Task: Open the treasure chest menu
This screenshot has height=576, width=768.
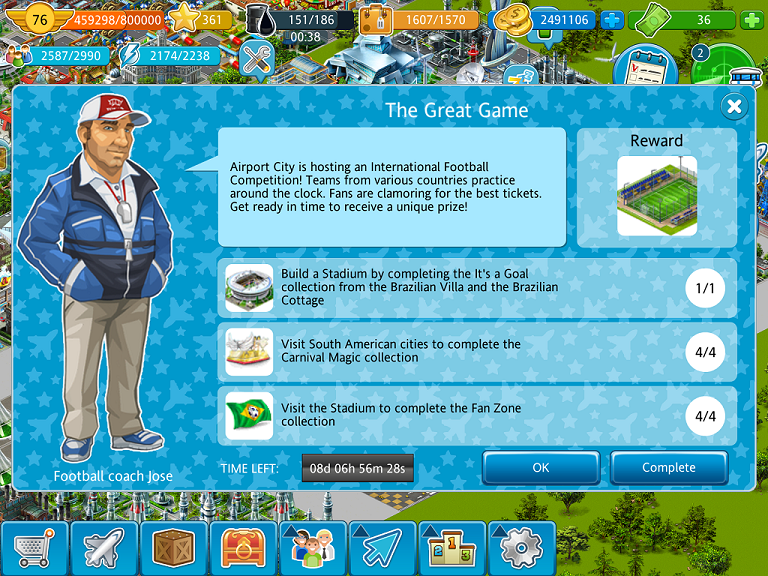Action: point(242,548)
